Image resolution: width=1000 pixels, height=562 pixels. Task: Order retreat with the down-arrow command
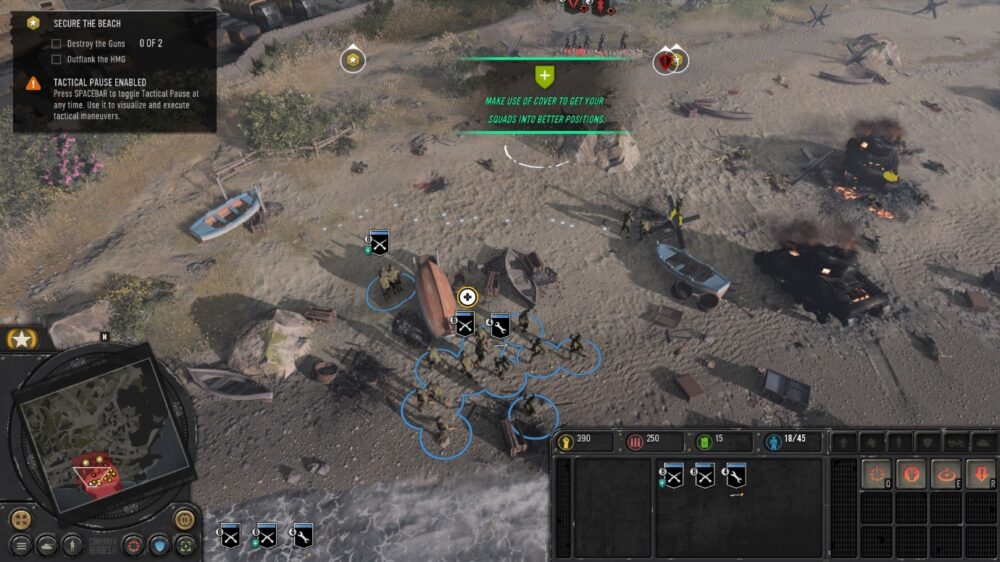coord(980,475)
